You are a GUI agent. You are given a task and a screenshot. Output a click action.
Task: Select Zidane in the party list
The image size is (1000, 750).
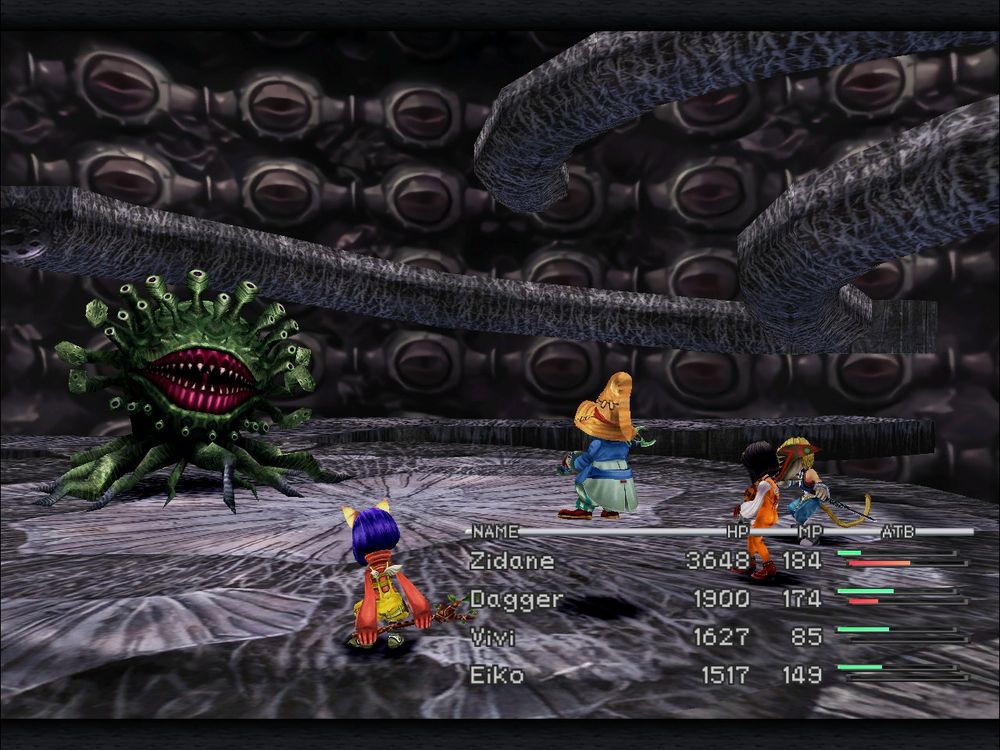tap(511, 561)
